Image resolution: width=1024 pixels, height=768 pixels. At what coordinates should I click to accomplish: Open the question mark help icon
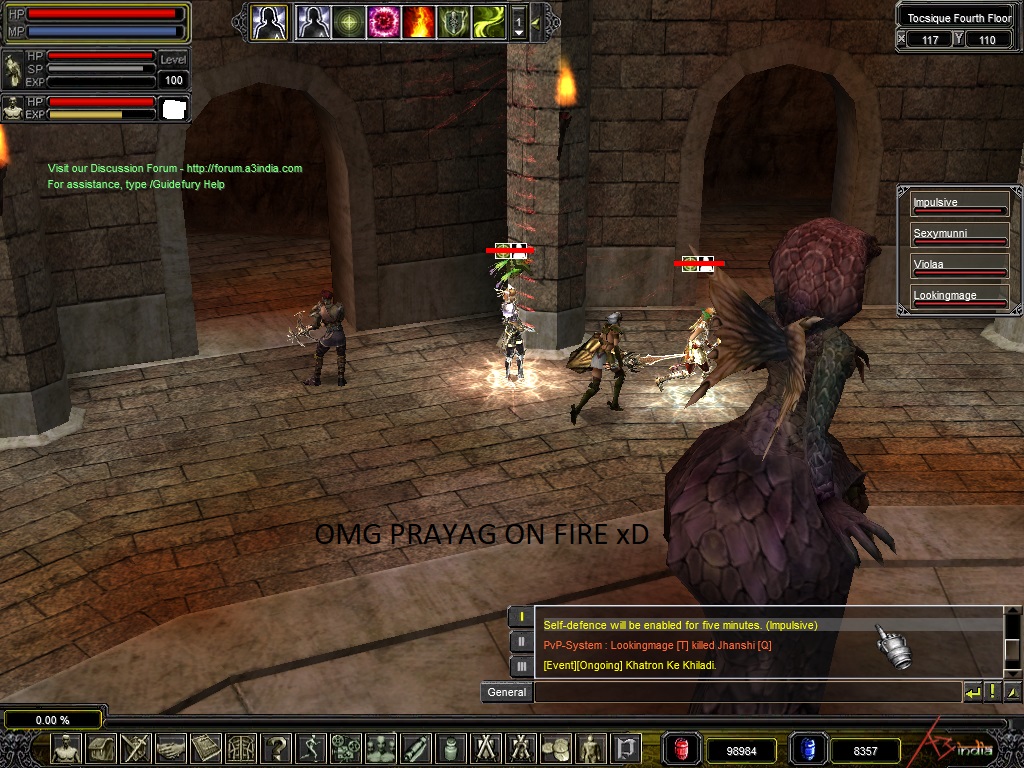coord(276,747)
